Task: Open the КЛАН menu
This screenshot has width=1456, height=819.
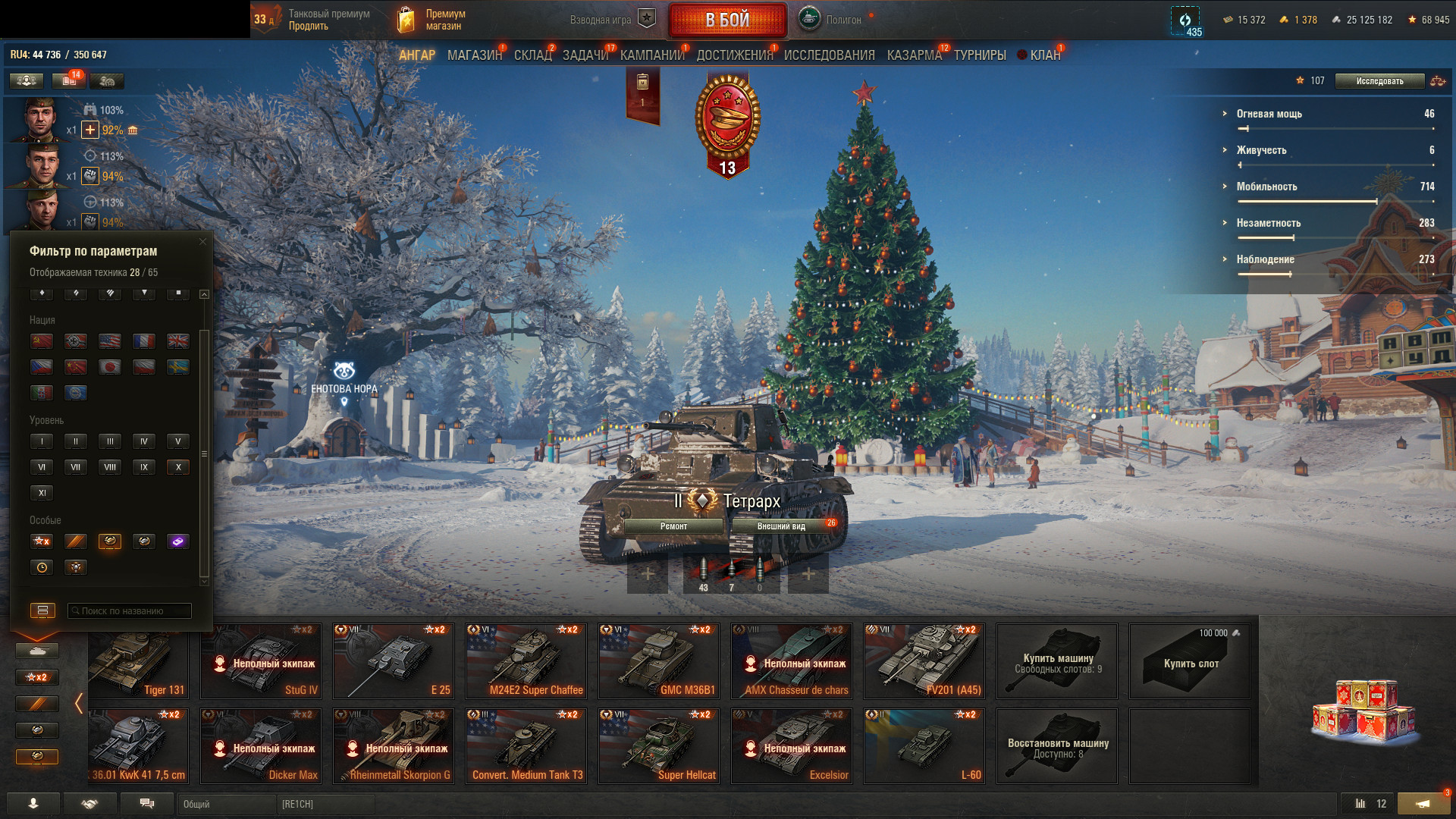Action: pyautogui.click(x=1044, y=55)
